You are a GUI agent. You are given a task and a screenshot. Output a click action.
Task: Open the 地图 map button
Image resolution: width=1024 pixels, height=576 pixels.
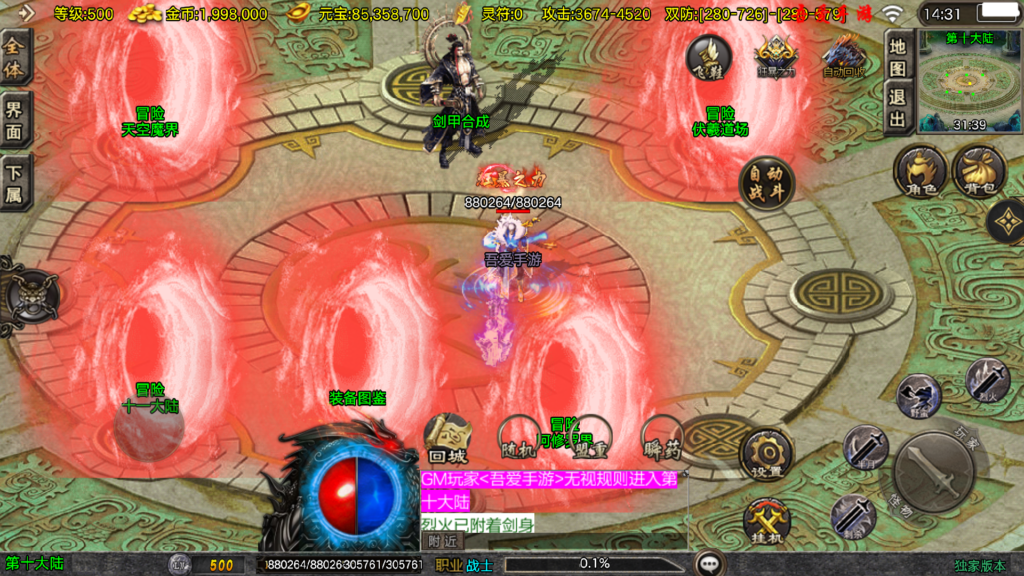click(899, 57)
